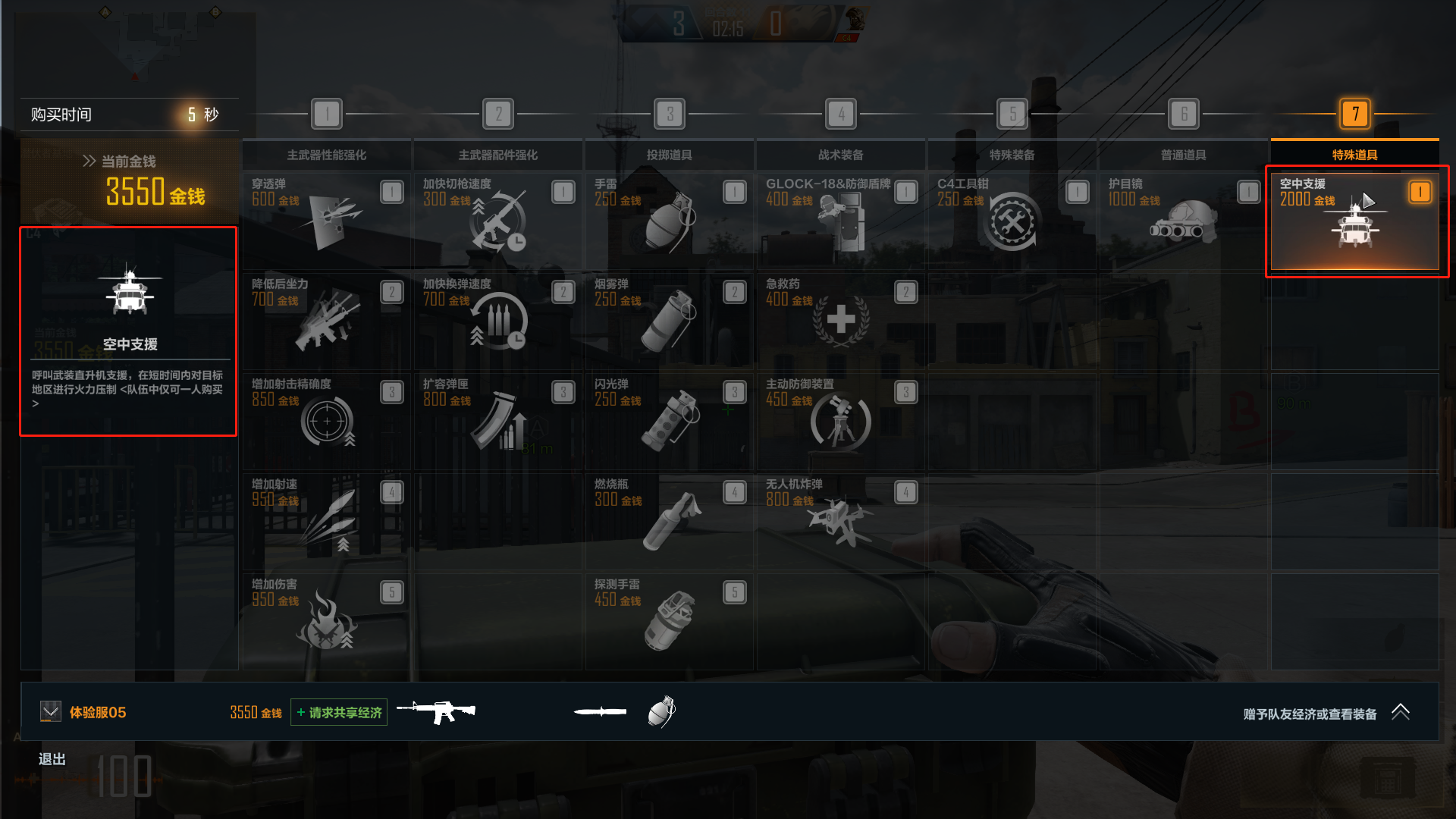Click 退出 to exit the shop
Viewport: 1456px width, 819px height.
coord(52,759)
